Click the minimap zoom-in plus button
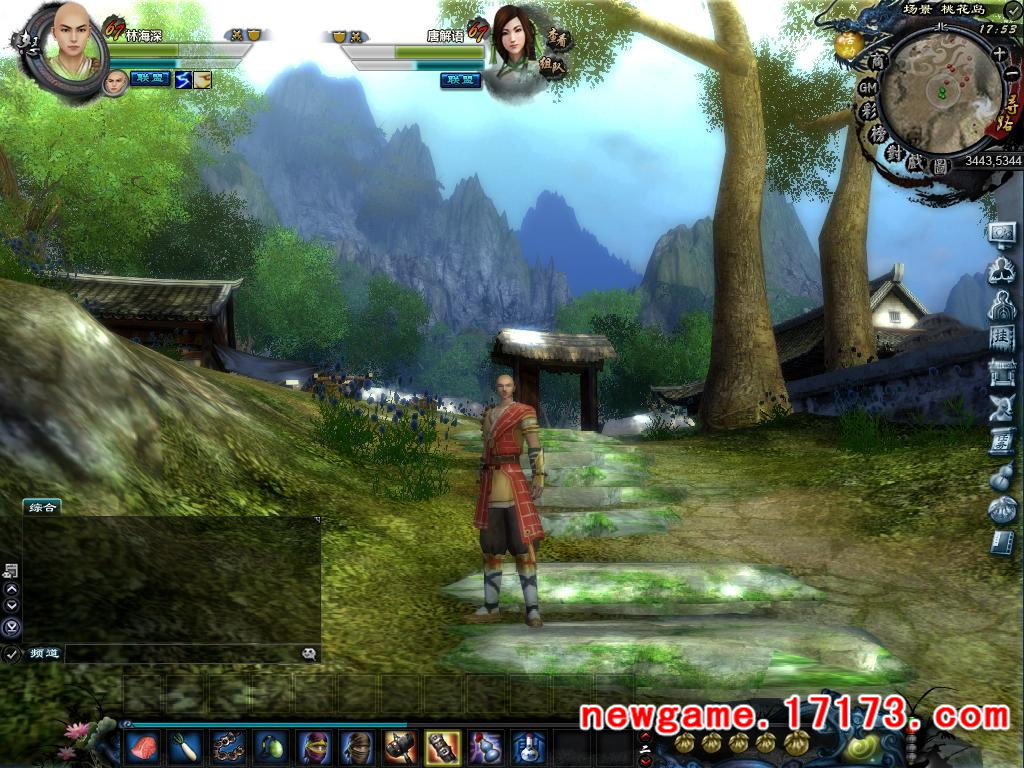The height and width of the screenshot is (768, 1024). click(1000, 53)
